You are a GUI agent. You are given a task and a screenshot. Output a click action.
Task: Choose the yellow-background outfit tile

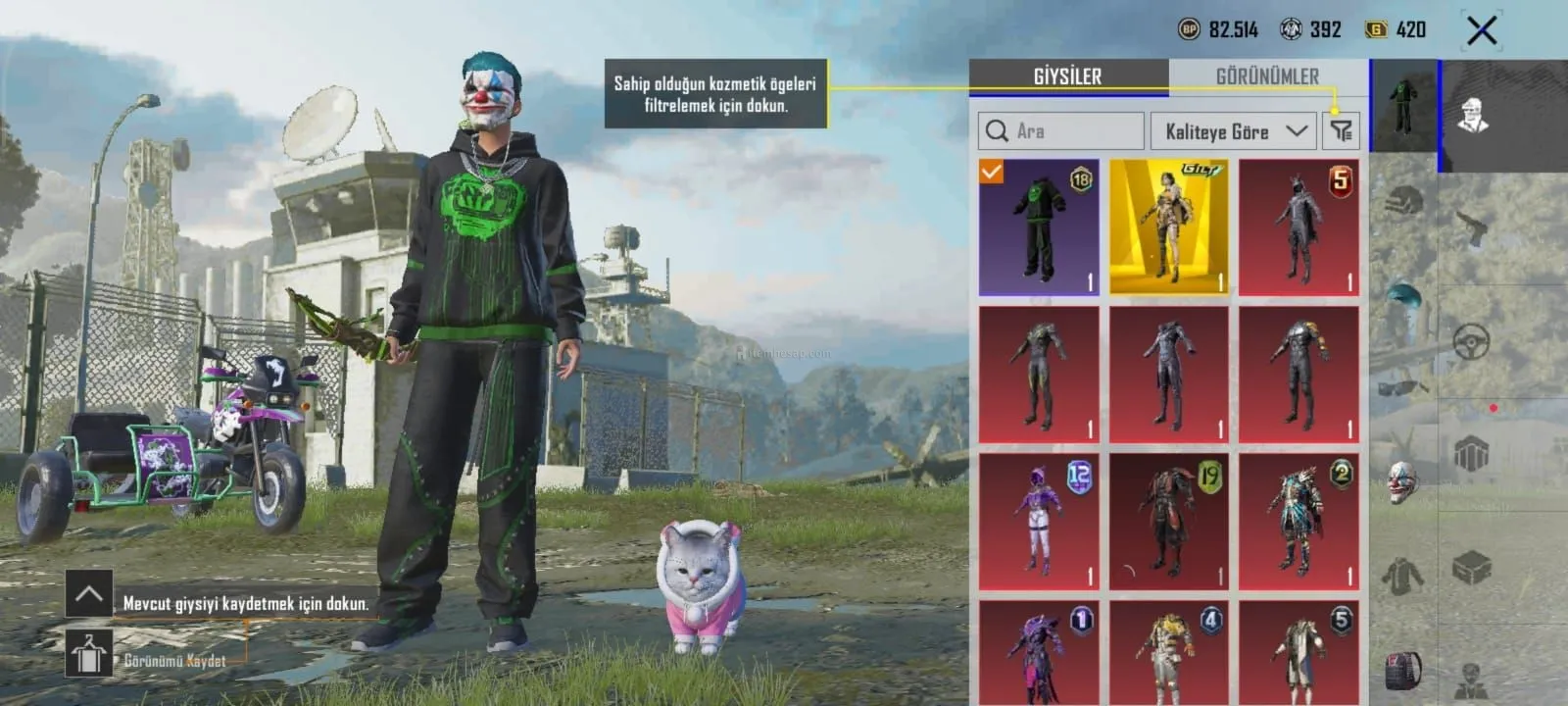[x=1168, y=227]
